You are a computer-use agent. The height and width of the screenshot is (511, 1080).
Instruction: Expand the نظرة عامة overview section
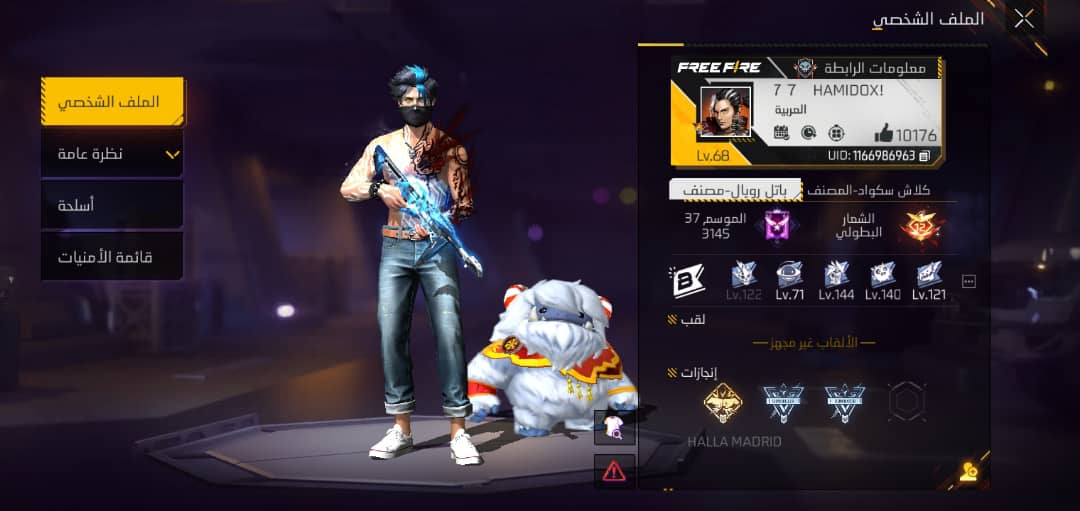pyautogui.click(x=112, y=154)
